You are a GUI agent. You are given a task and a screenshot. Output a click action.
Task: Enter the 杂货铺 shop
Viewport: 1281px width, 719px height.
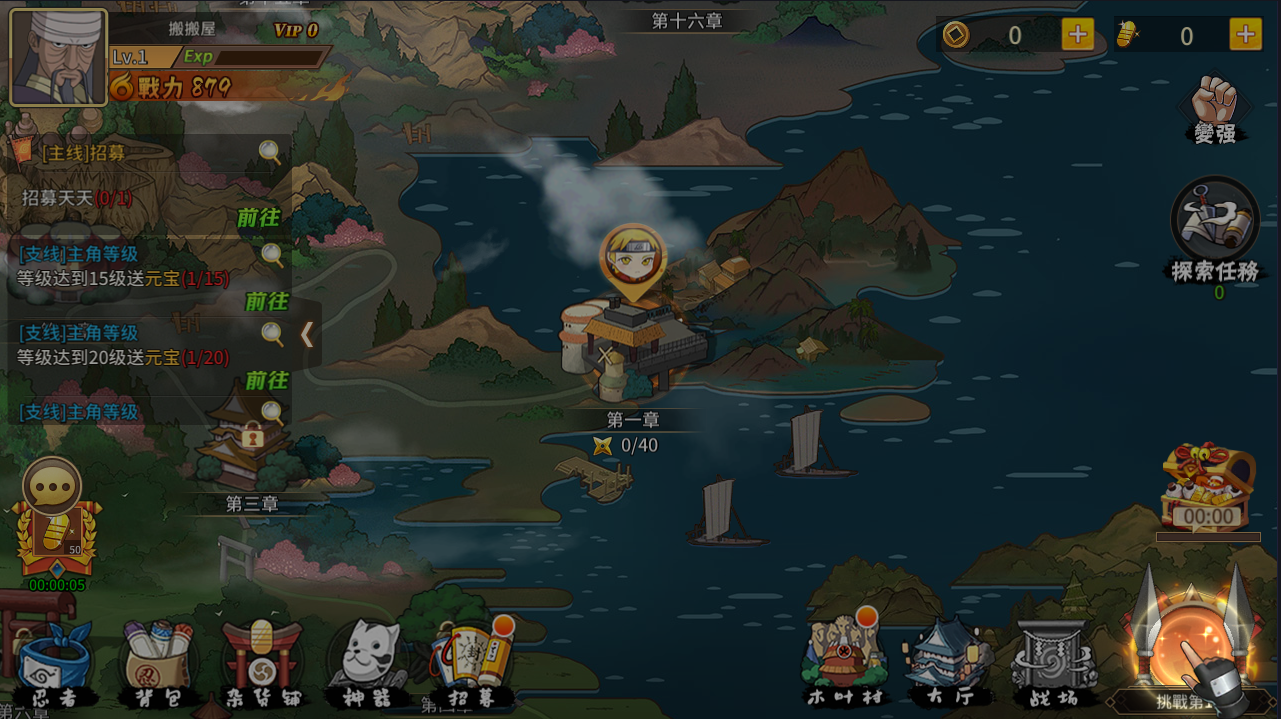point(262,662)
